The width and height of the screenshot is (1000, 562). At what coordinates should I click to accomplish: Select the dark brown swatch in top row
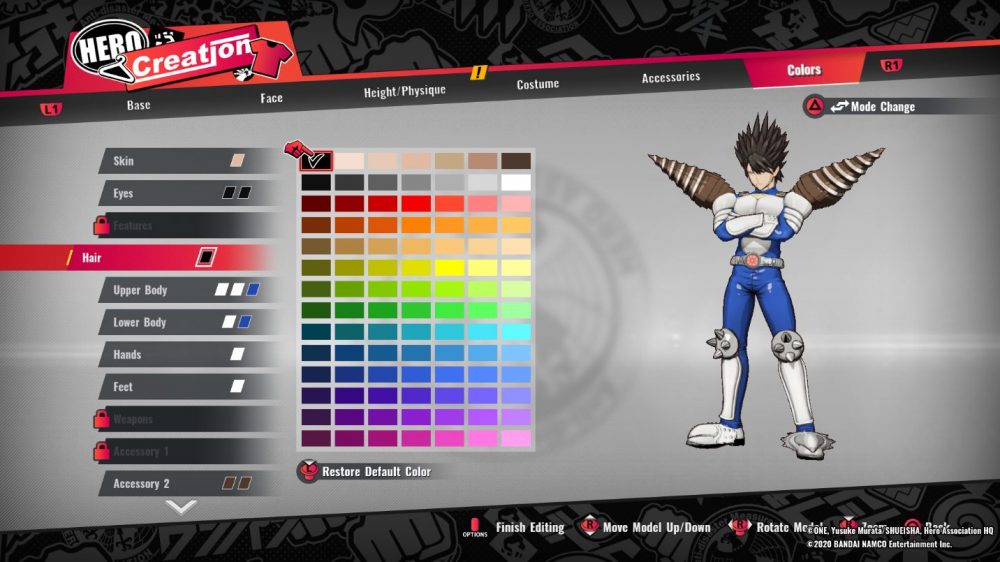point(516,160)
